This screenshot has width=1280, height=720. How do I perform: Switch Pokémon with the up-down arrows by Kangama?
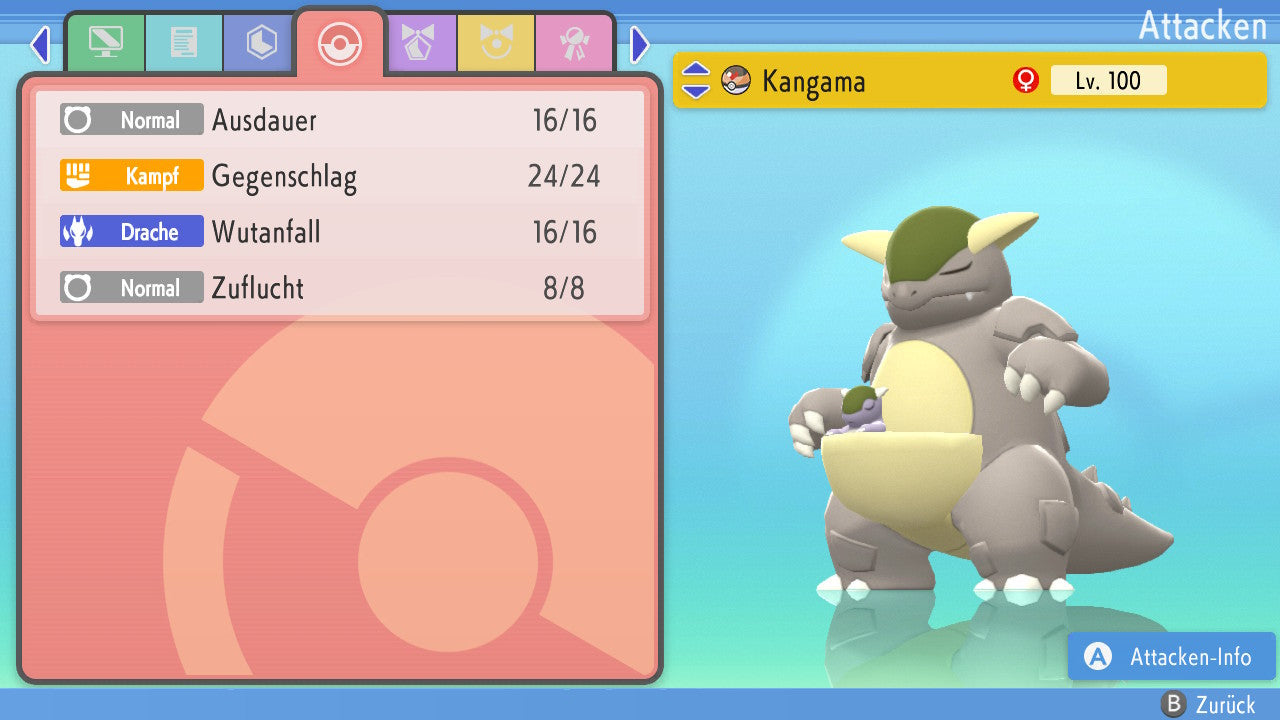point(696,81)
